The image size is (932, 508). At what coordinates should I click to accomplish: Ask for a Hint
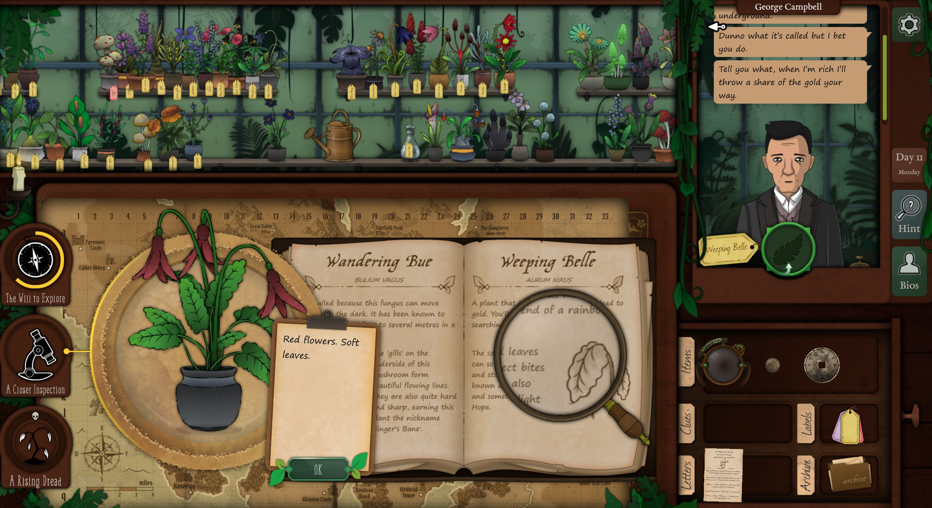point(908,215)
